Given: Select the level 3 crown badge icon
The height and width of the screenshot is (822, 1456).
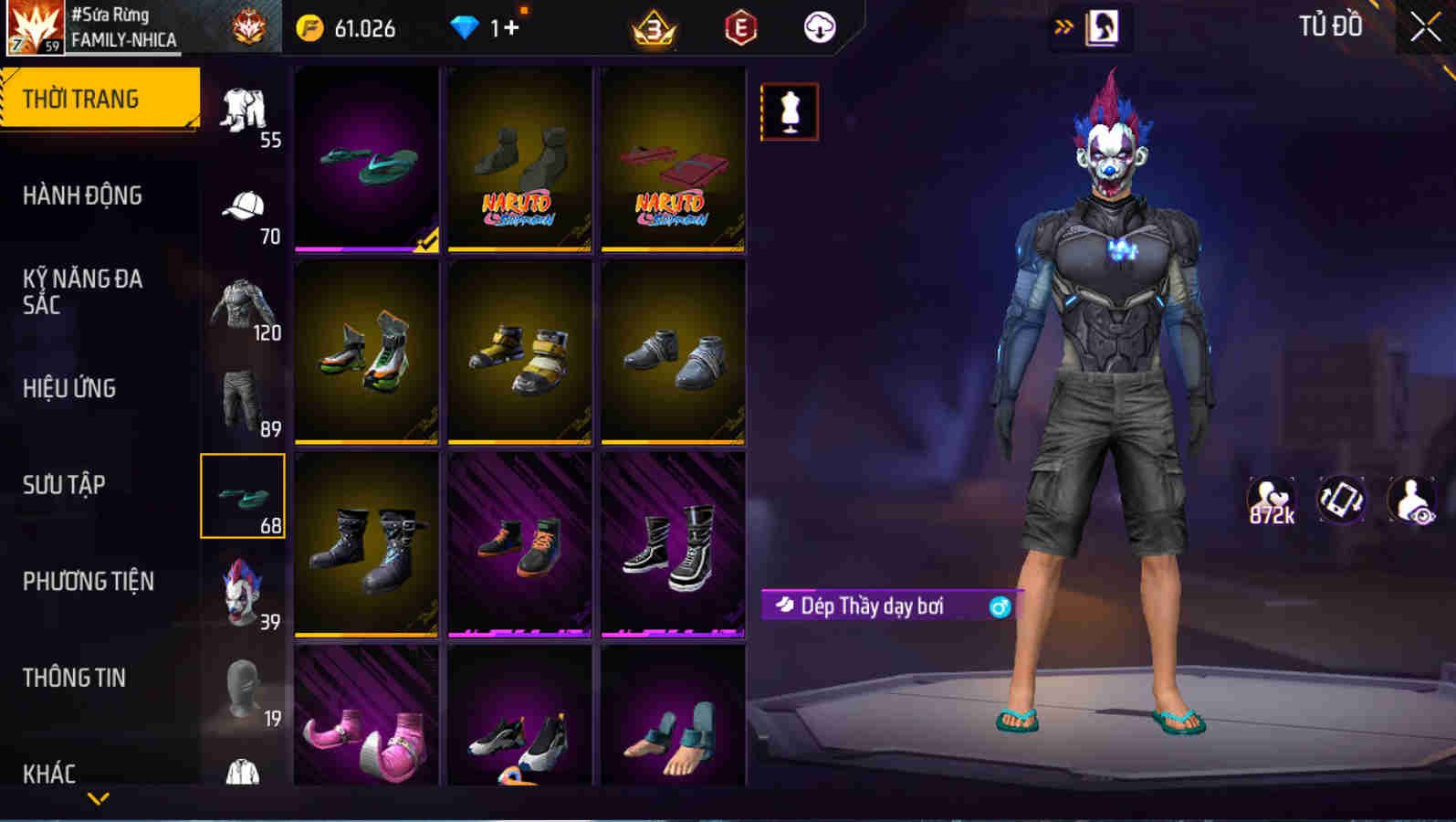Looking at the screenshot, I should [651, 27].
